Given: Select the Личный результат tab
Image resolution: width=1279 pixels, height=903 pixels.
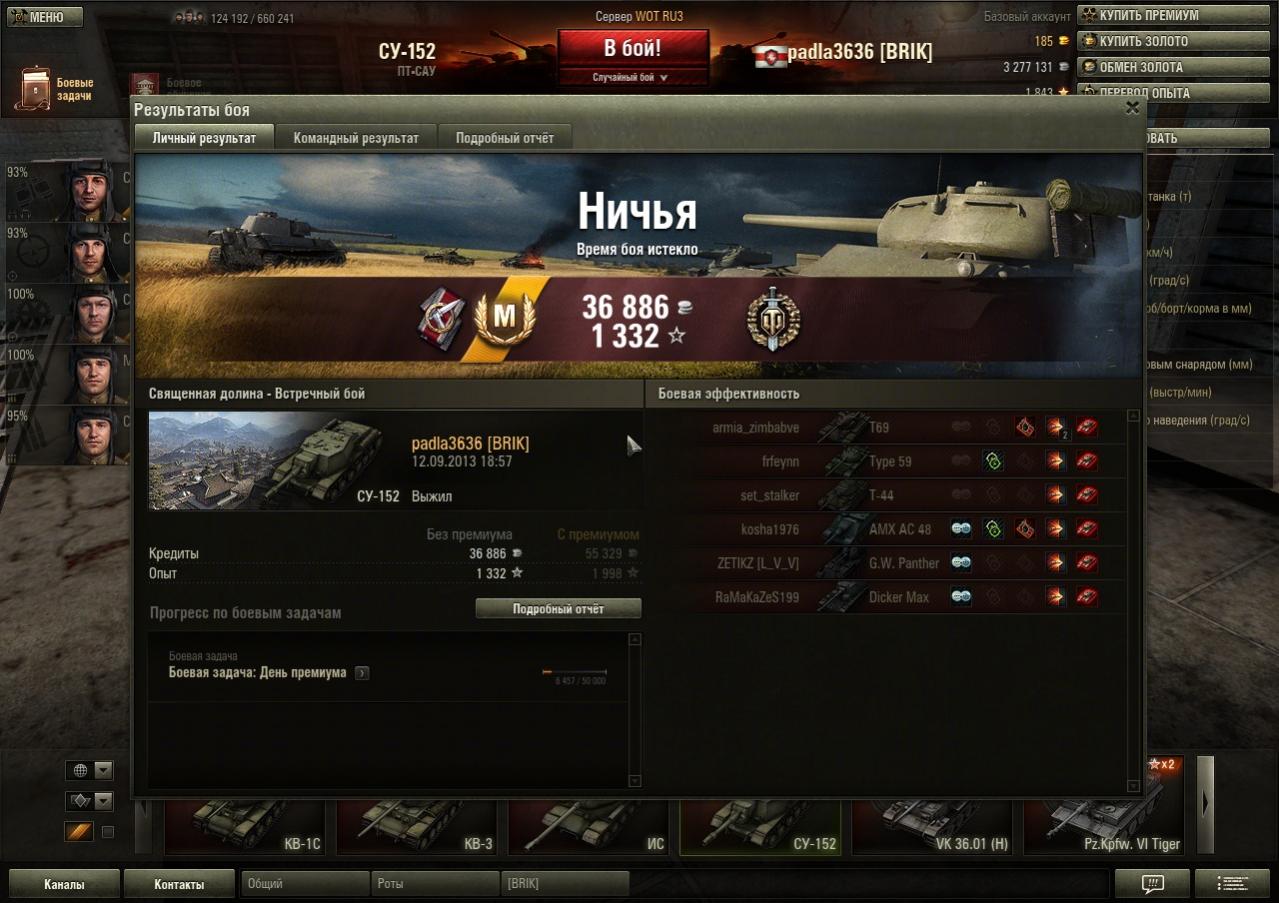Looking at the screenshot, I should [x=204, y=138].
